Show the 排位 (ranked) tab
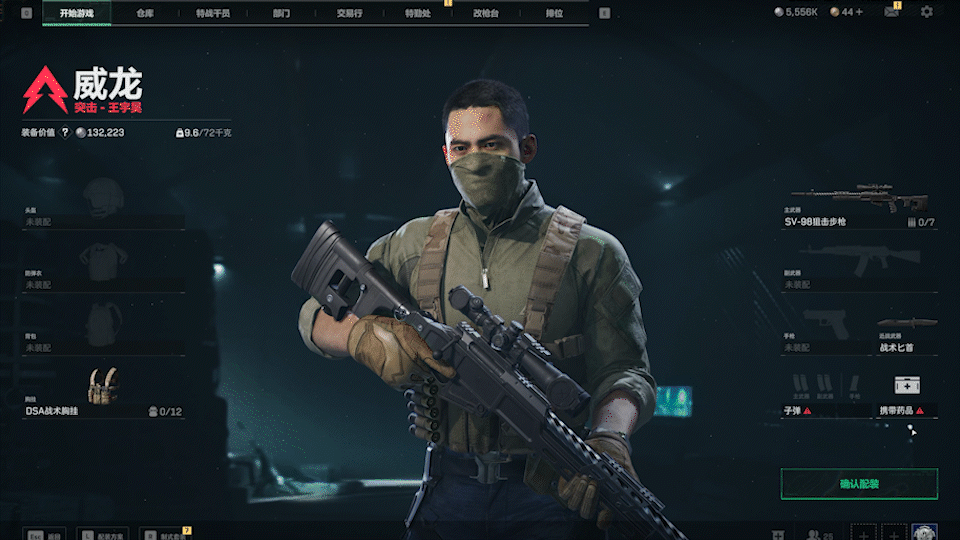Viewport: 960px width, 540px height. tap(552, 14)
